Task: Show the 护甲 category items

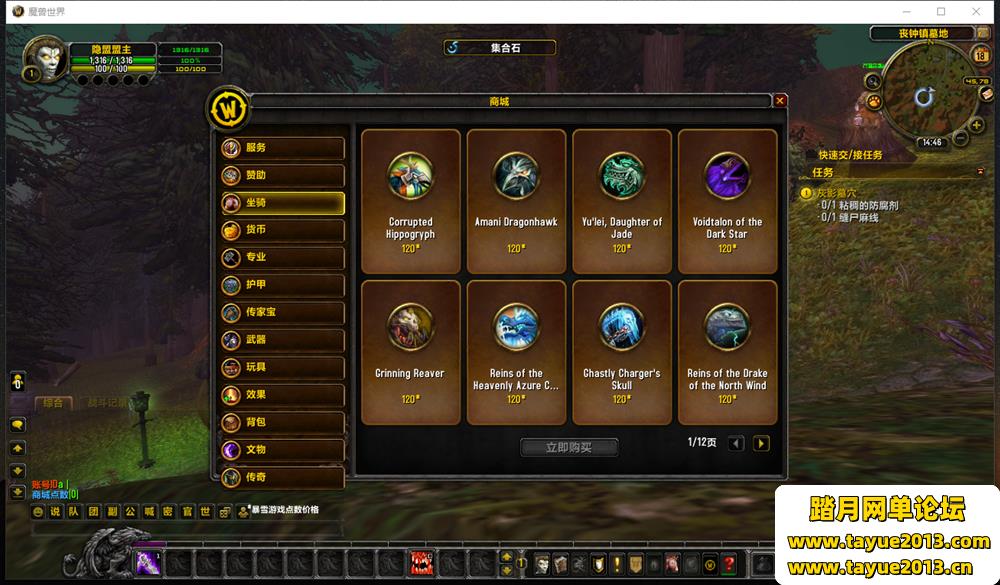Action: coord(283,285)
